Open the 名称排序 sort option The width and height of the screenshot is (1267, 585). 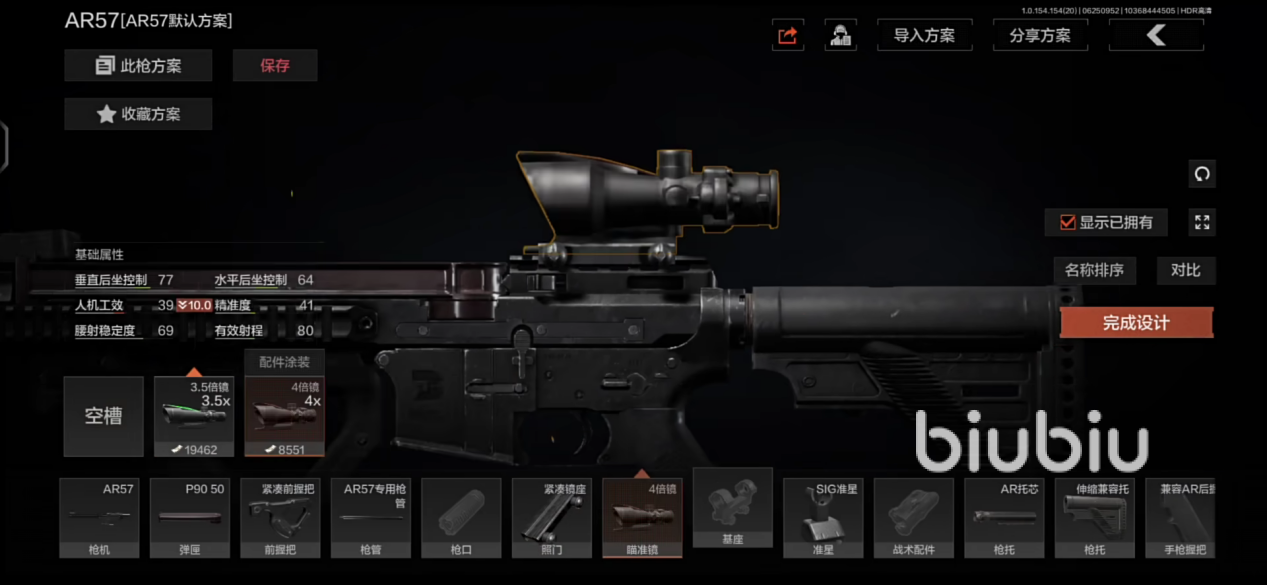[x=1094, y=270]
